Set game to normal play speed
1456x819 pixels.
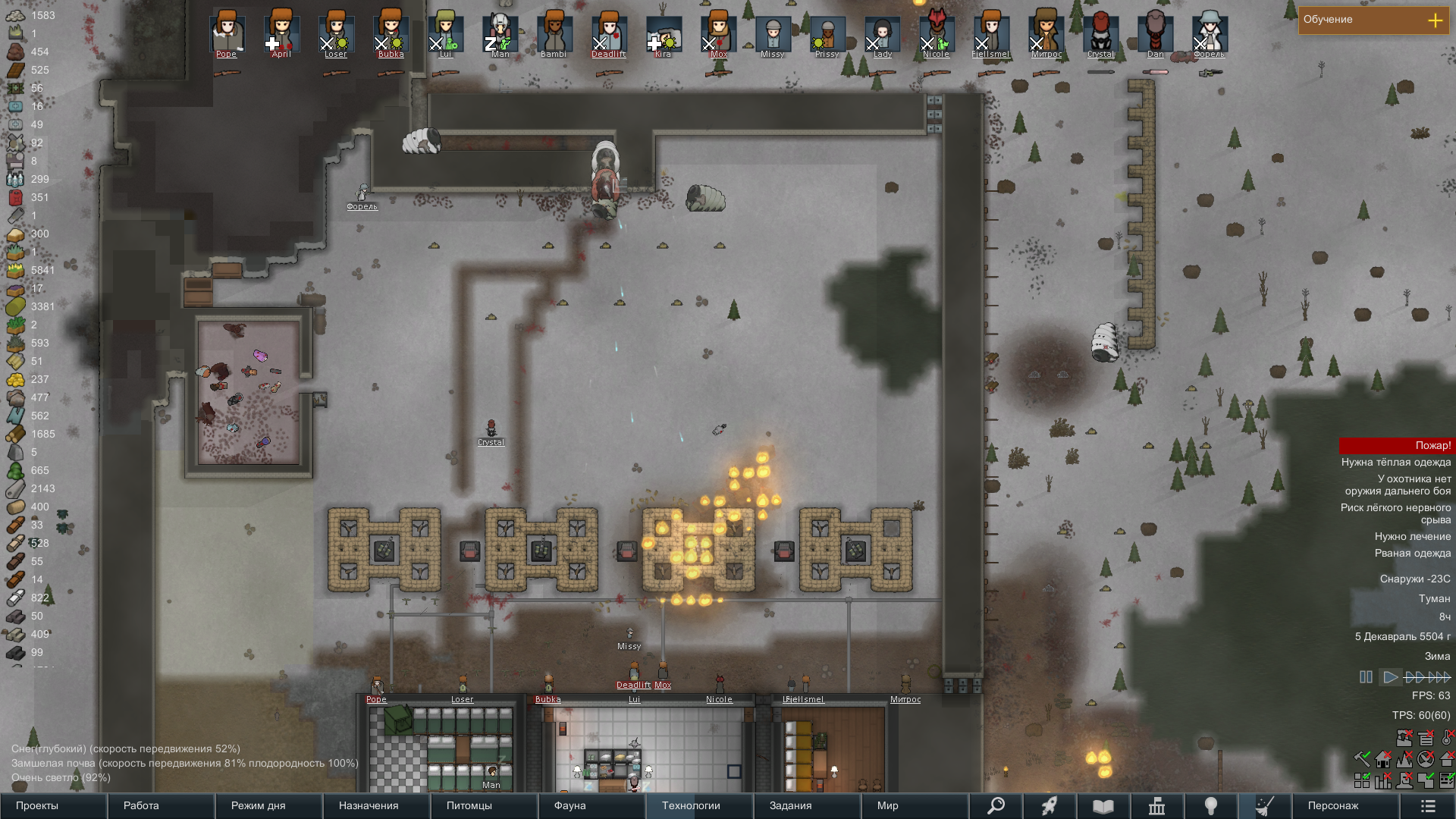tap(1390, 677)
